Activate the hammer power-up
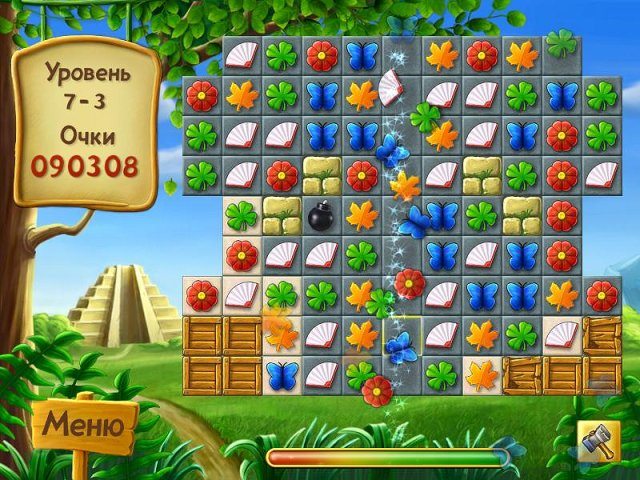Image resolution: width=640 pixels, height=480 pixels. 599,440
